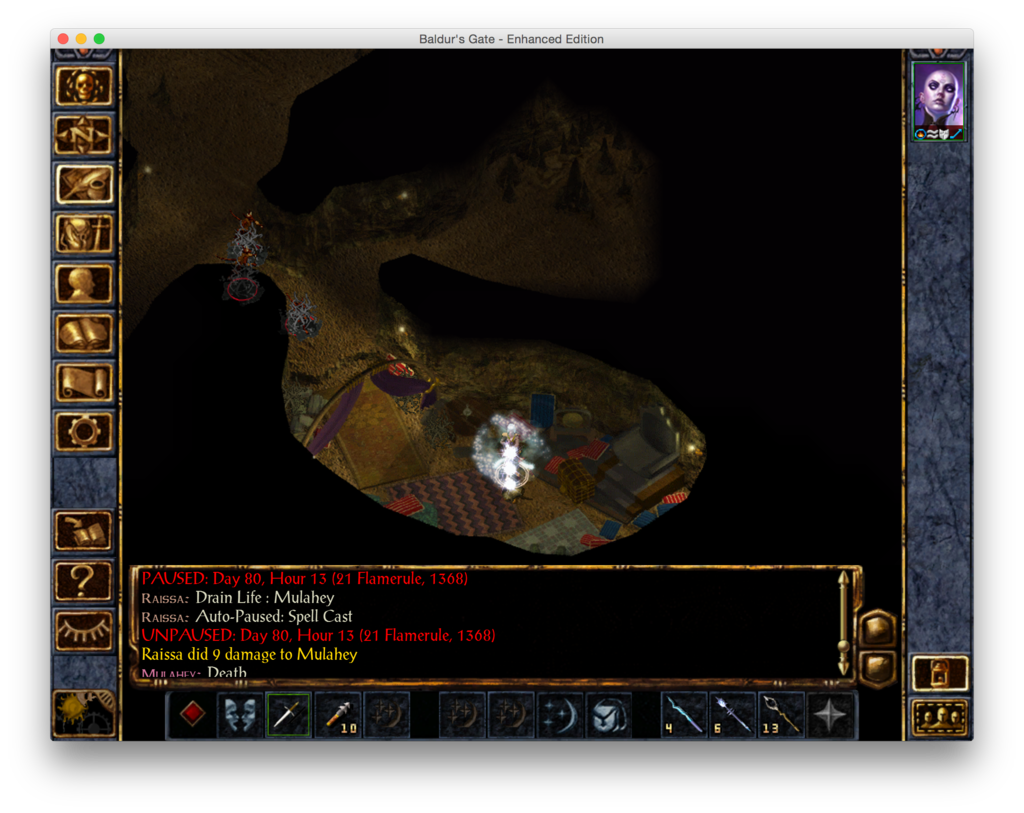The height and width of the screenshot is (813, 1024).
Task: Use the quick item wand with 4 charges
Action: [684, 715]
